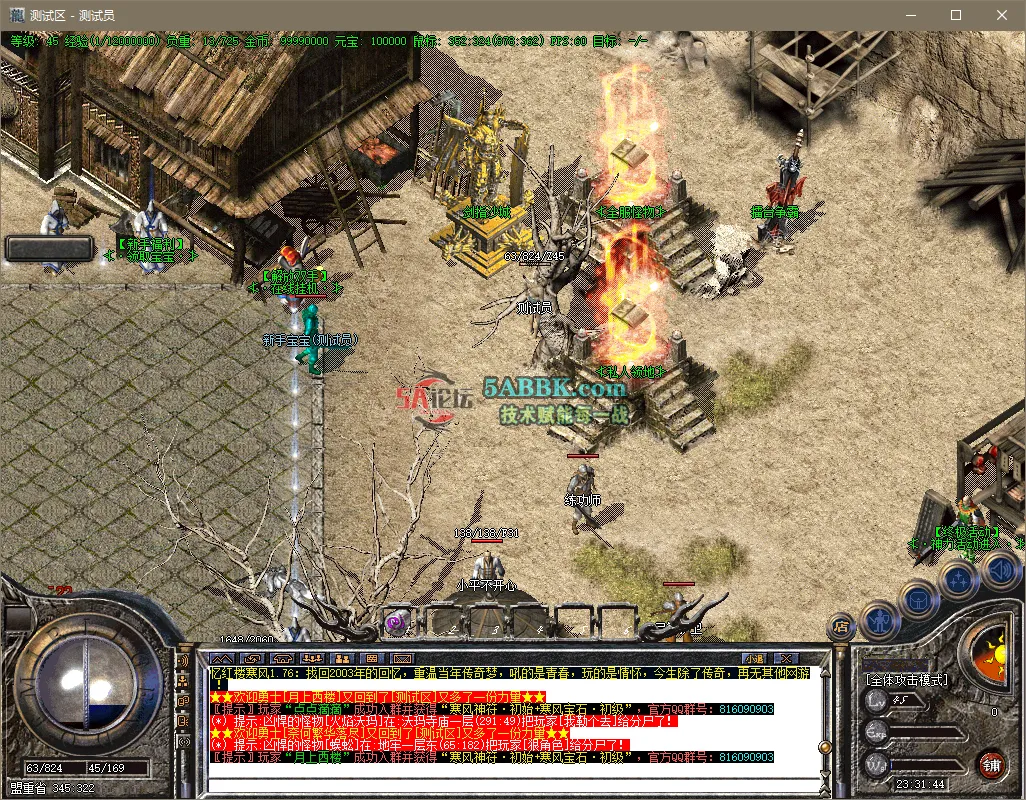The image size is (1026, 800).
Task: Open the skills sparkle button
Action: (x=958, y=580)
